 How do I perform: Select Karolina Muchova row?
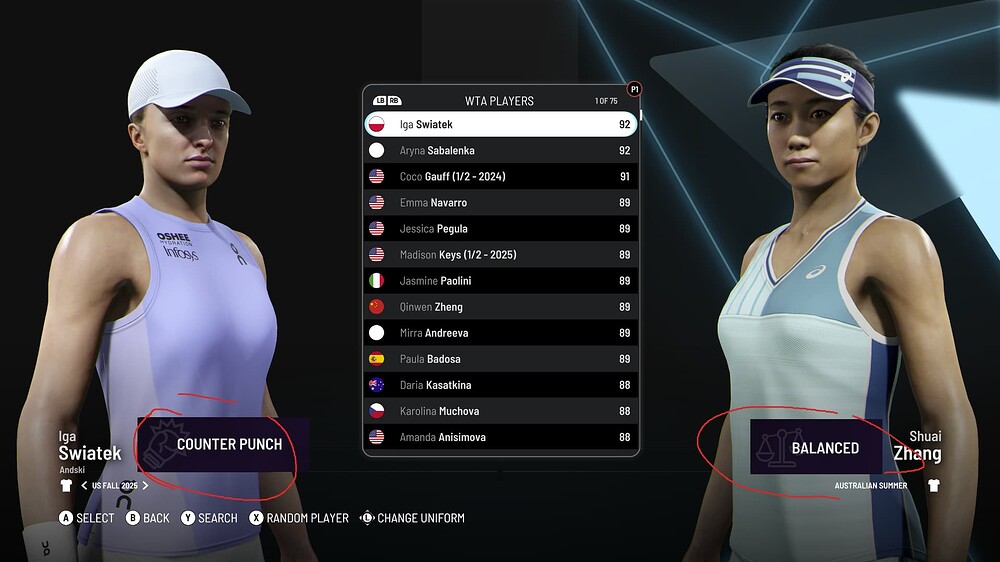pos(500,411)
